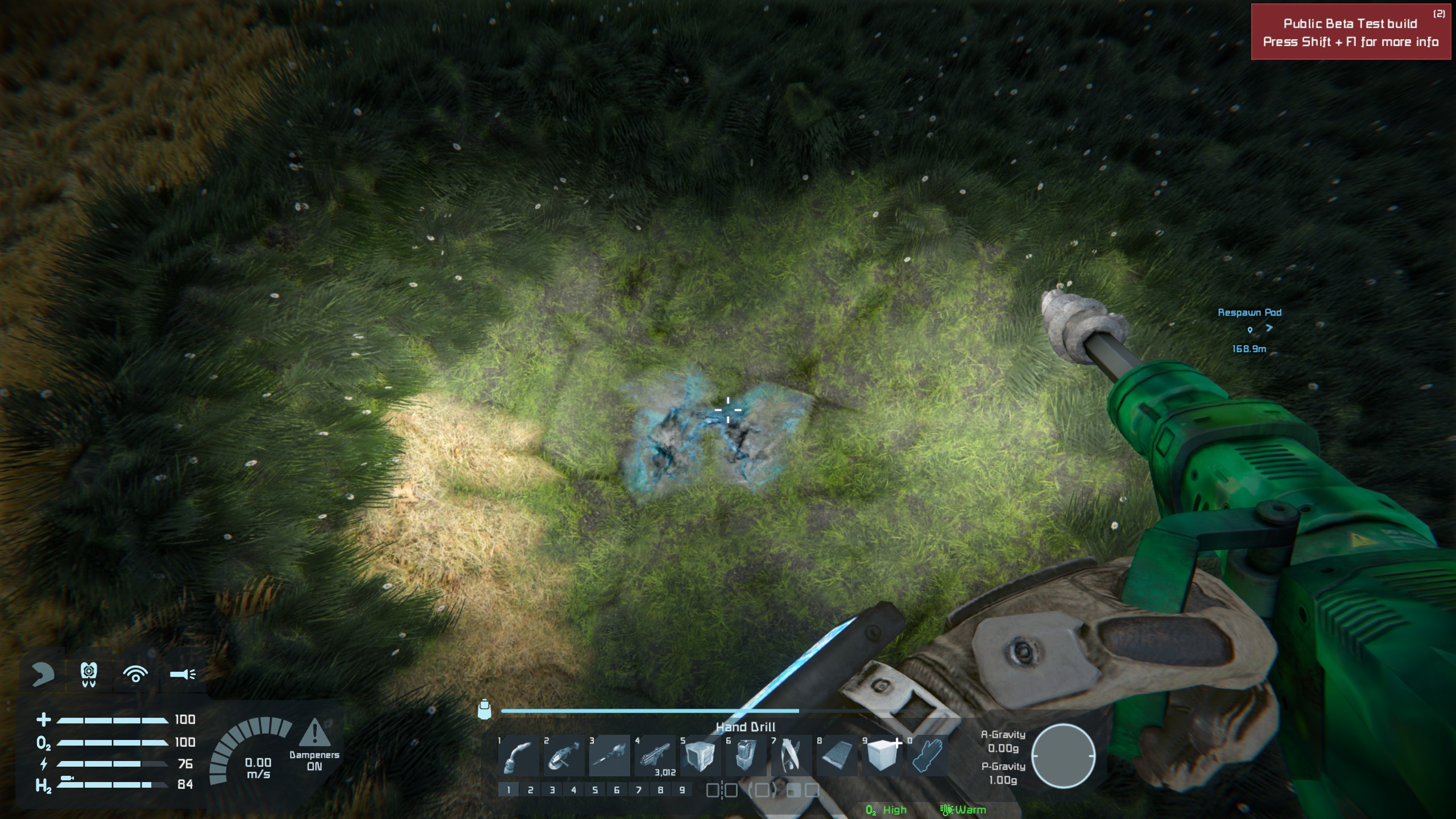Toggle the broadcasting signal icon
Screen dimensions: 1456x819
point(135,675)
